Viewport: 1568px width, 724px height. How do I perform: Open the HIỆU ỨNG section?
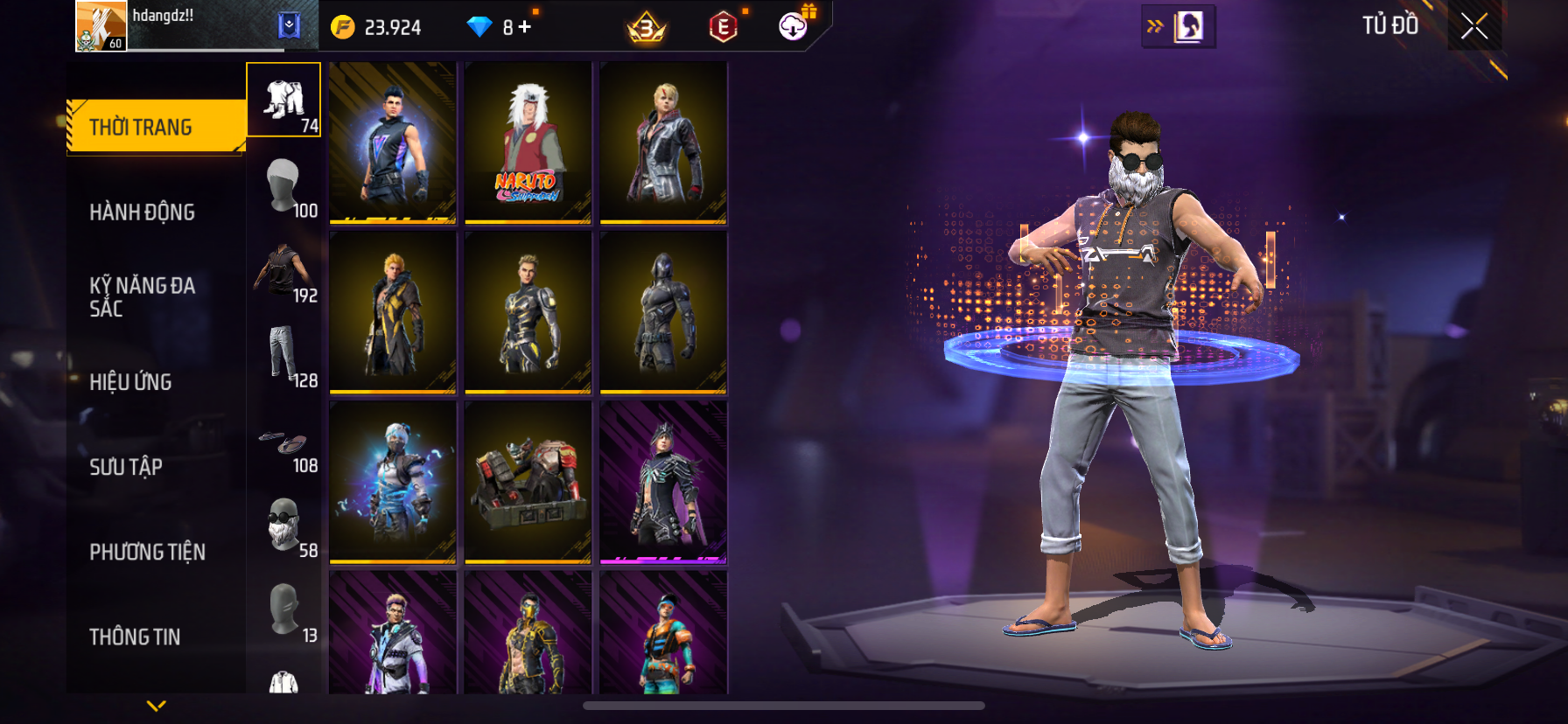click(x=131, y=382)
